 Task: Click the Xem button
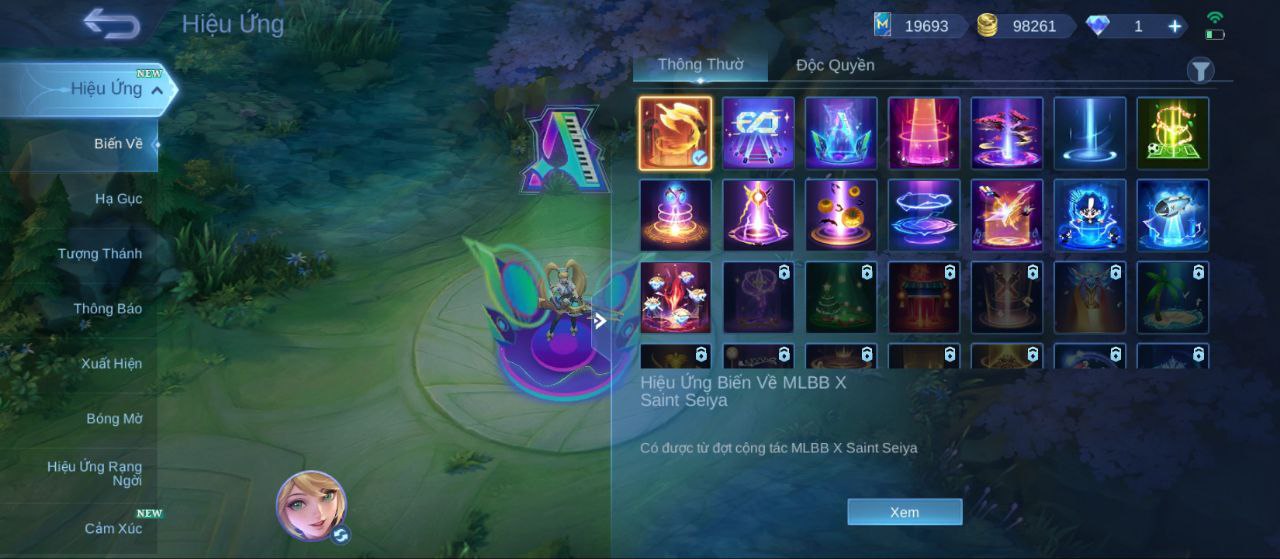click(x=904, y=512)
